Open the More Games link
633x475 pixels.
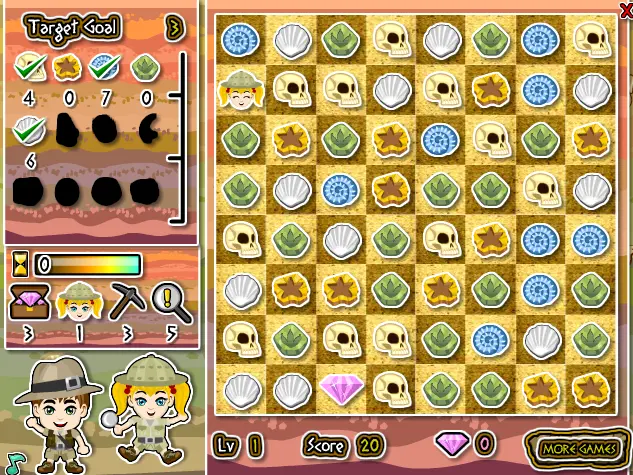(578, 445)
